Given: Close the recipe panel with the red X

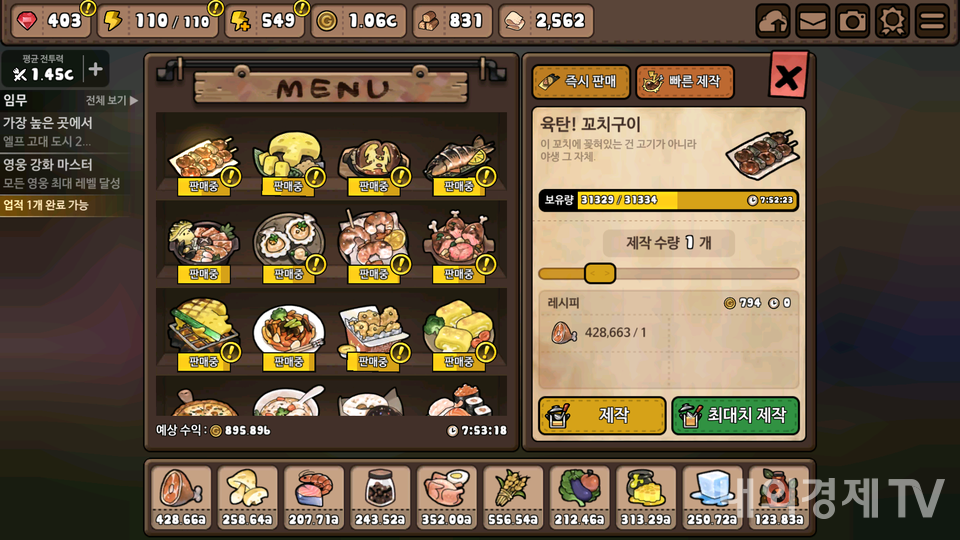Looking at the screenshot, I should point(787,76).
